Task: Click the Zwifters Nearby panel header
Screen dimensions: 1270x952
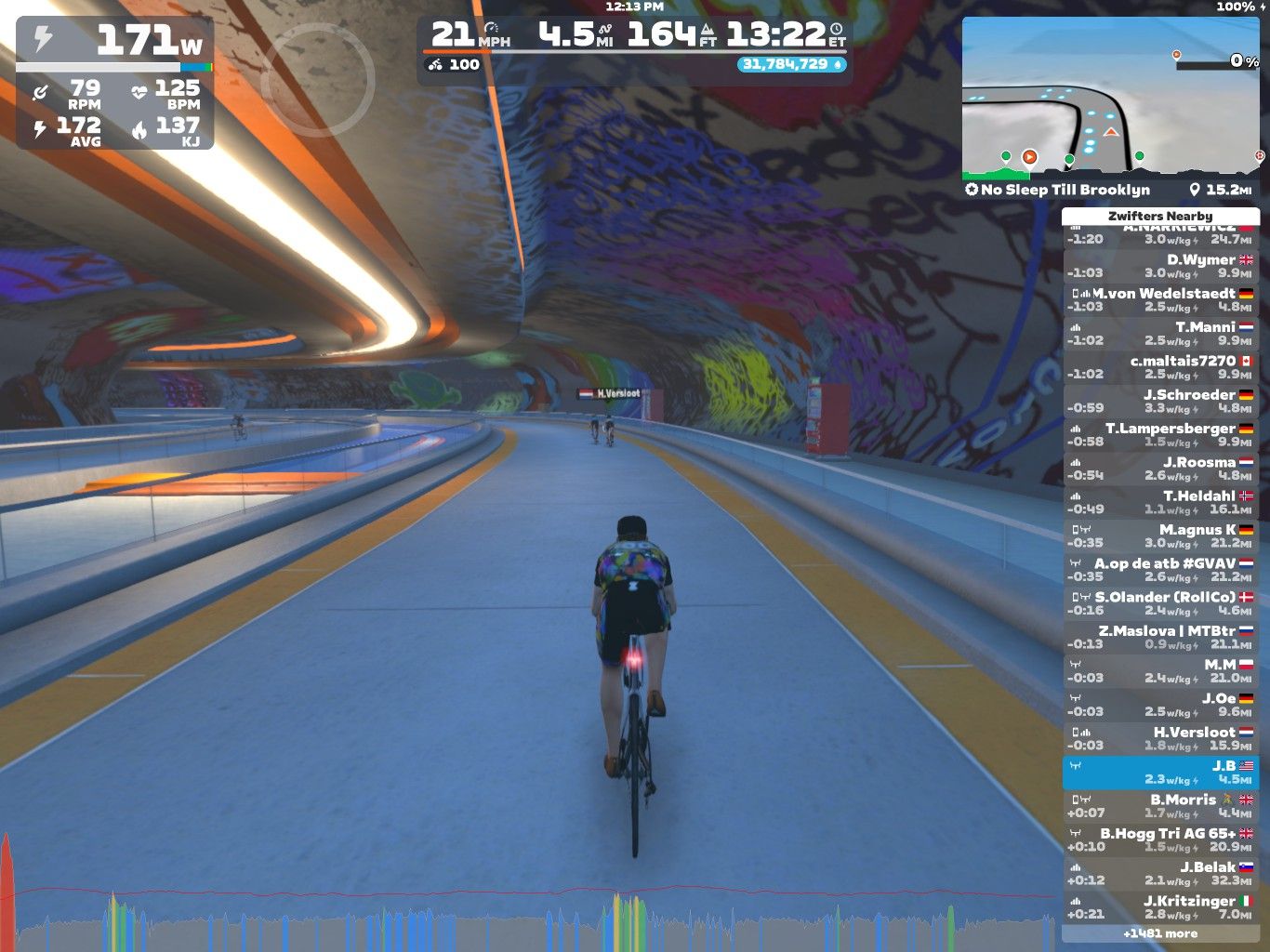Action: coord(1161,216)
